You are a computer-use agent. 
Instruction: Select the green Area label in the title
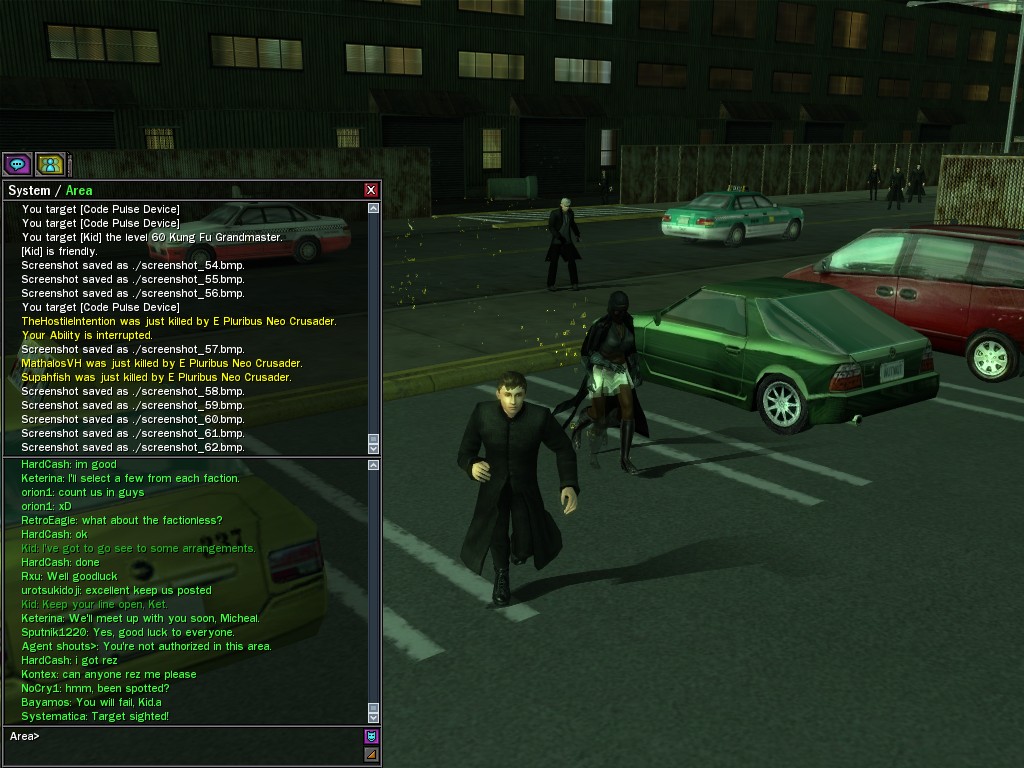79,190
